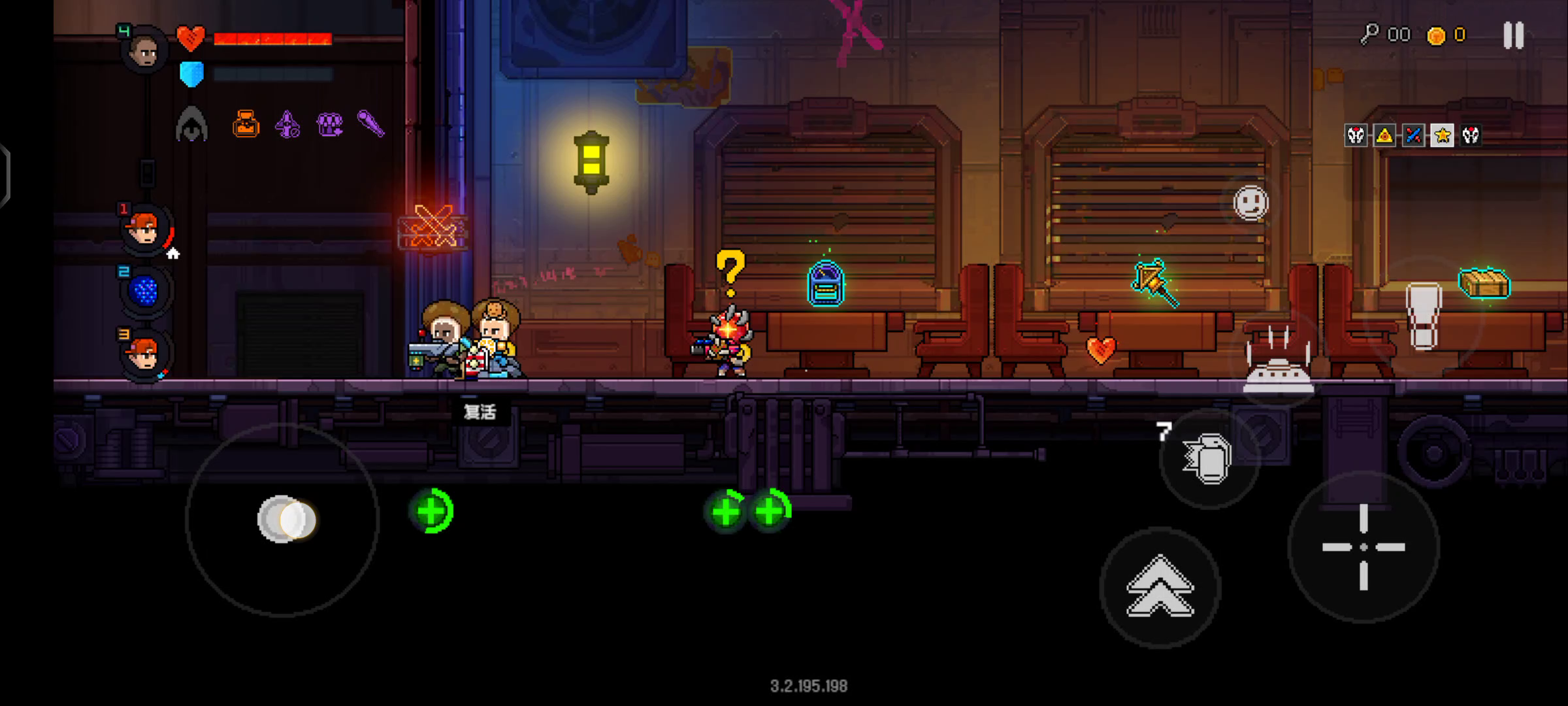Viewport: 1568px width, 706px height.
Task: Select player 1 portrait with home marker
Action: (x=145, y=230)
